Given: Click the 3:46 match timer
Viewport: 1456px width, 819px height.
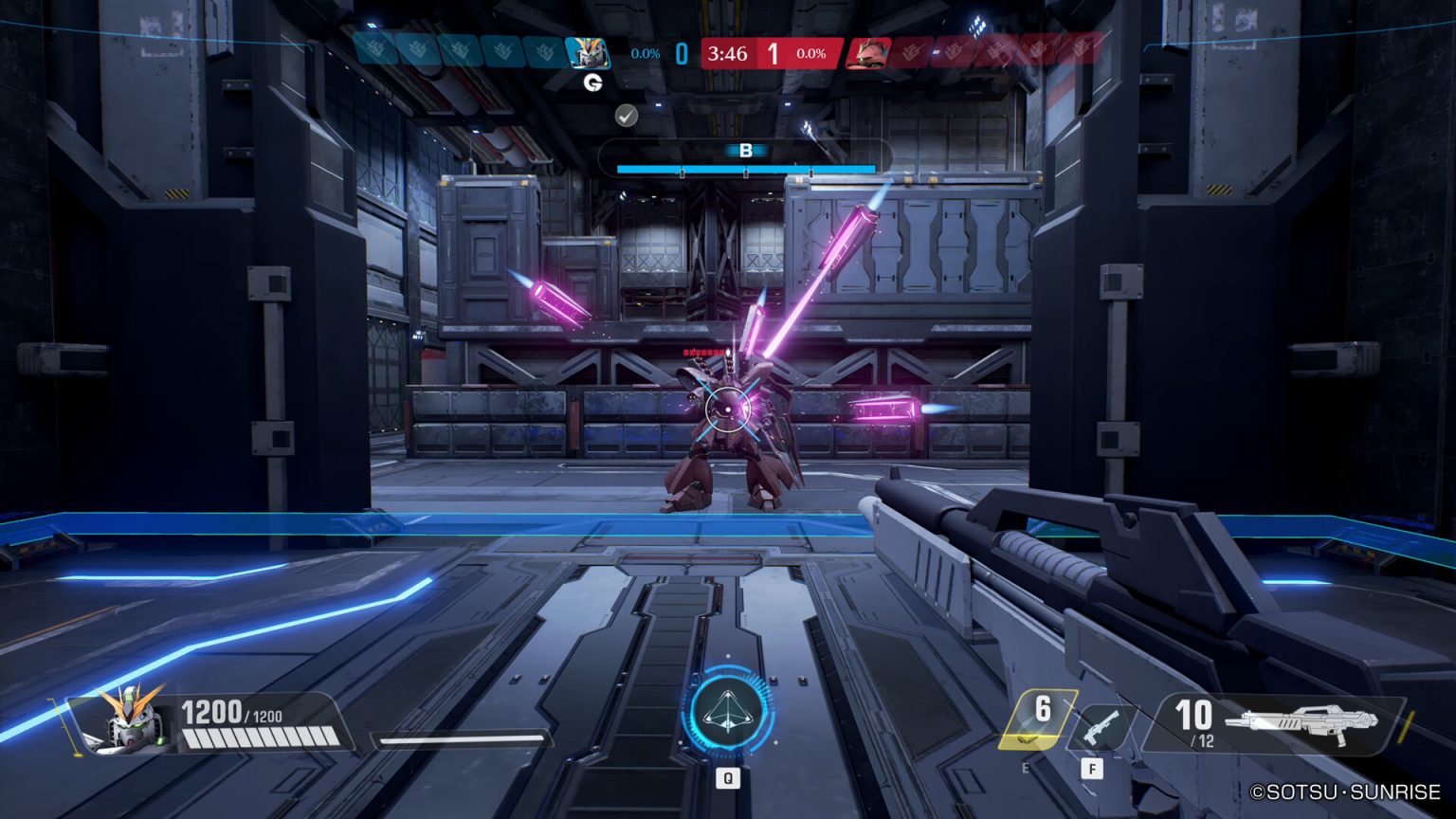Looking at the screenshot, I should (726, 54).
